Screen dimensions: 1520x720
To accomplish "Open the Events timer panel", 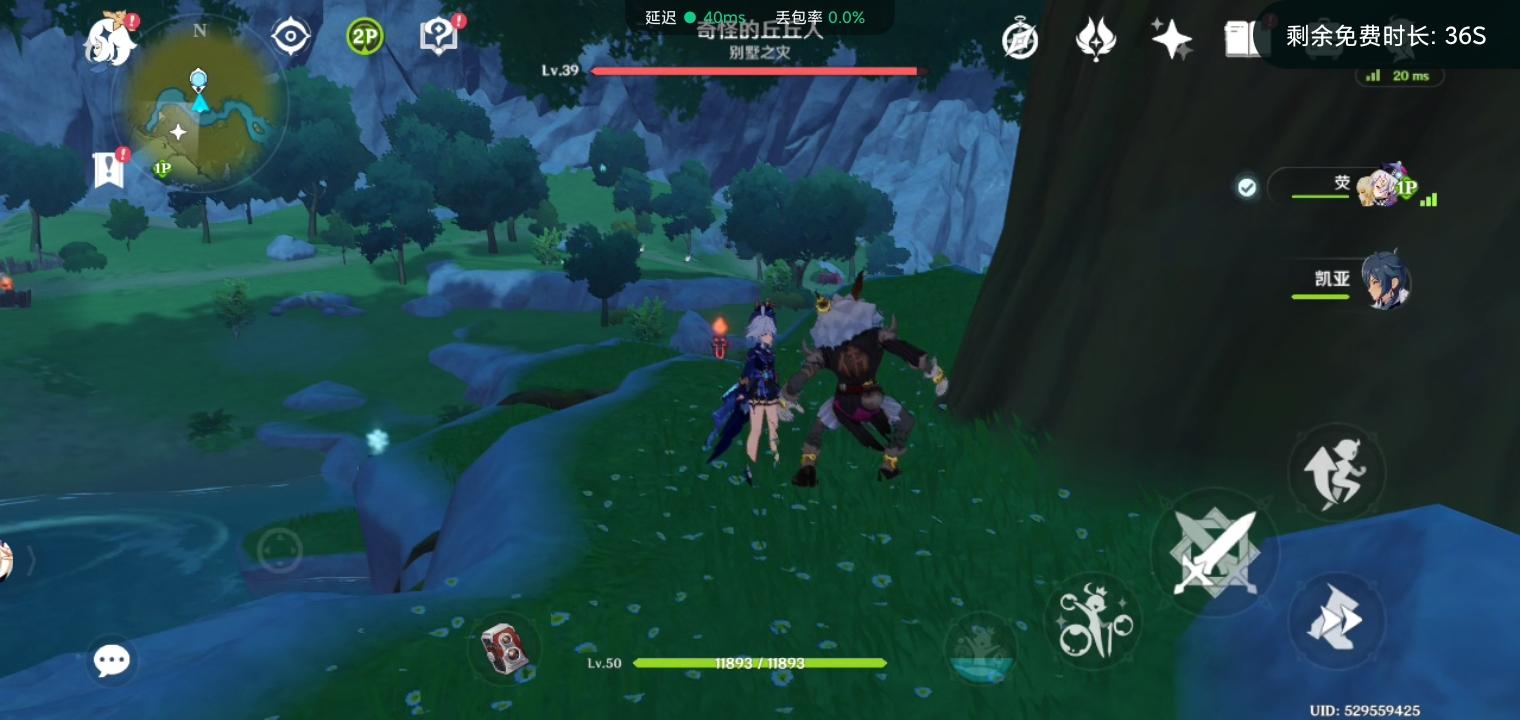I will (x=1020, y=37).
